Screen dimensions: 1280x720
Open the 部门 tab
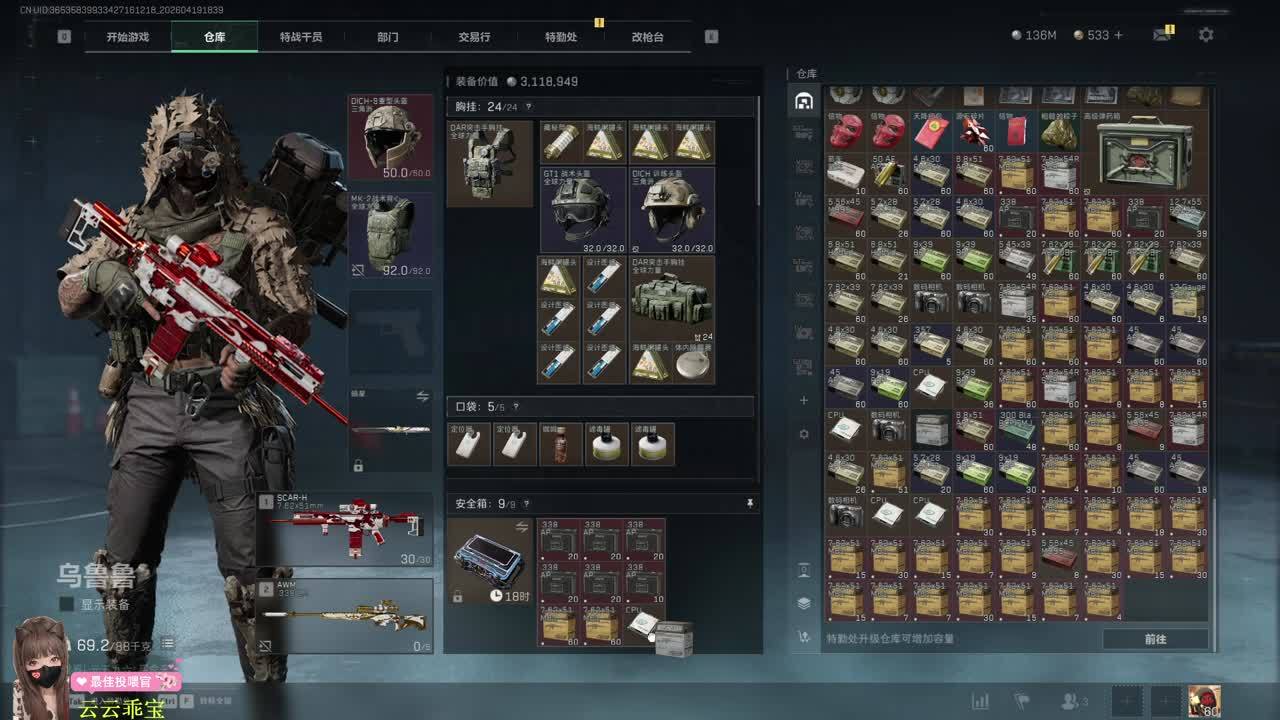(x=388, y=37)
